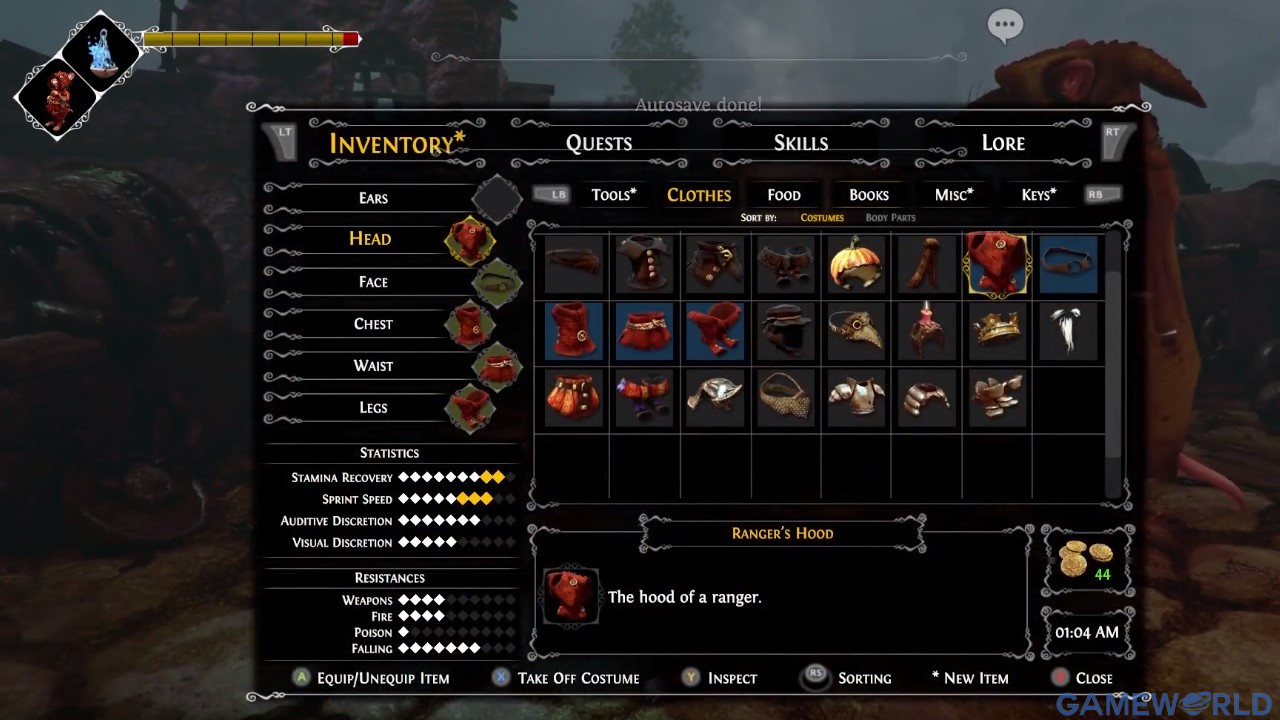The image size is (1280, 720).
Task: View the Keys category
Action: [1038, 195]
